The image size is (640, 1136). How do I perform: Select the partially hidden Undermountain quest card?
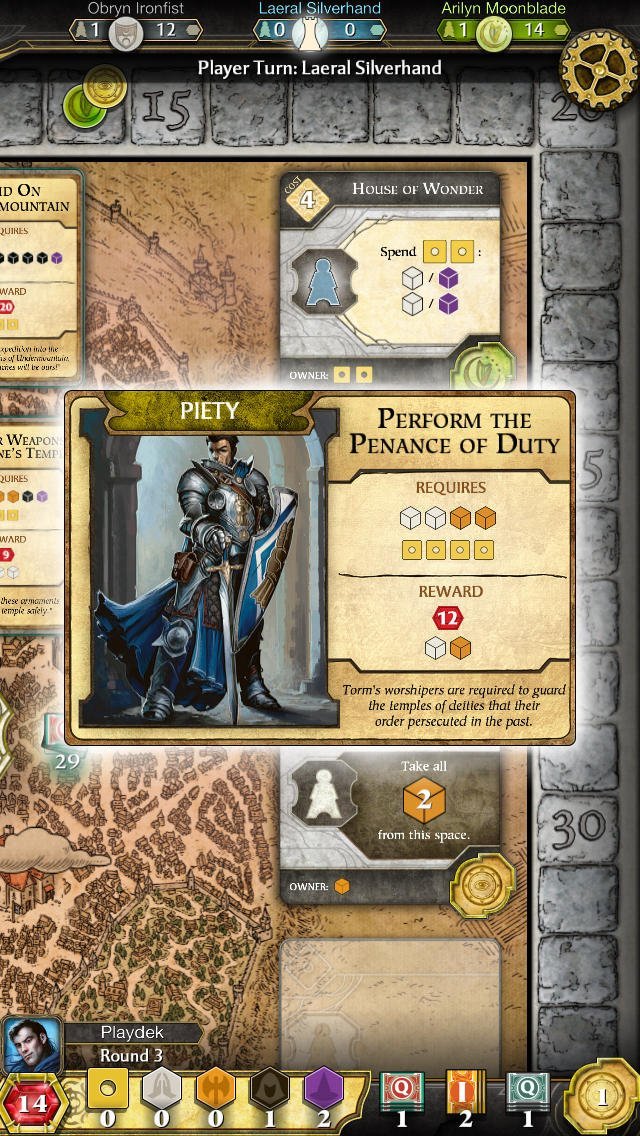(x=38, y=262)
